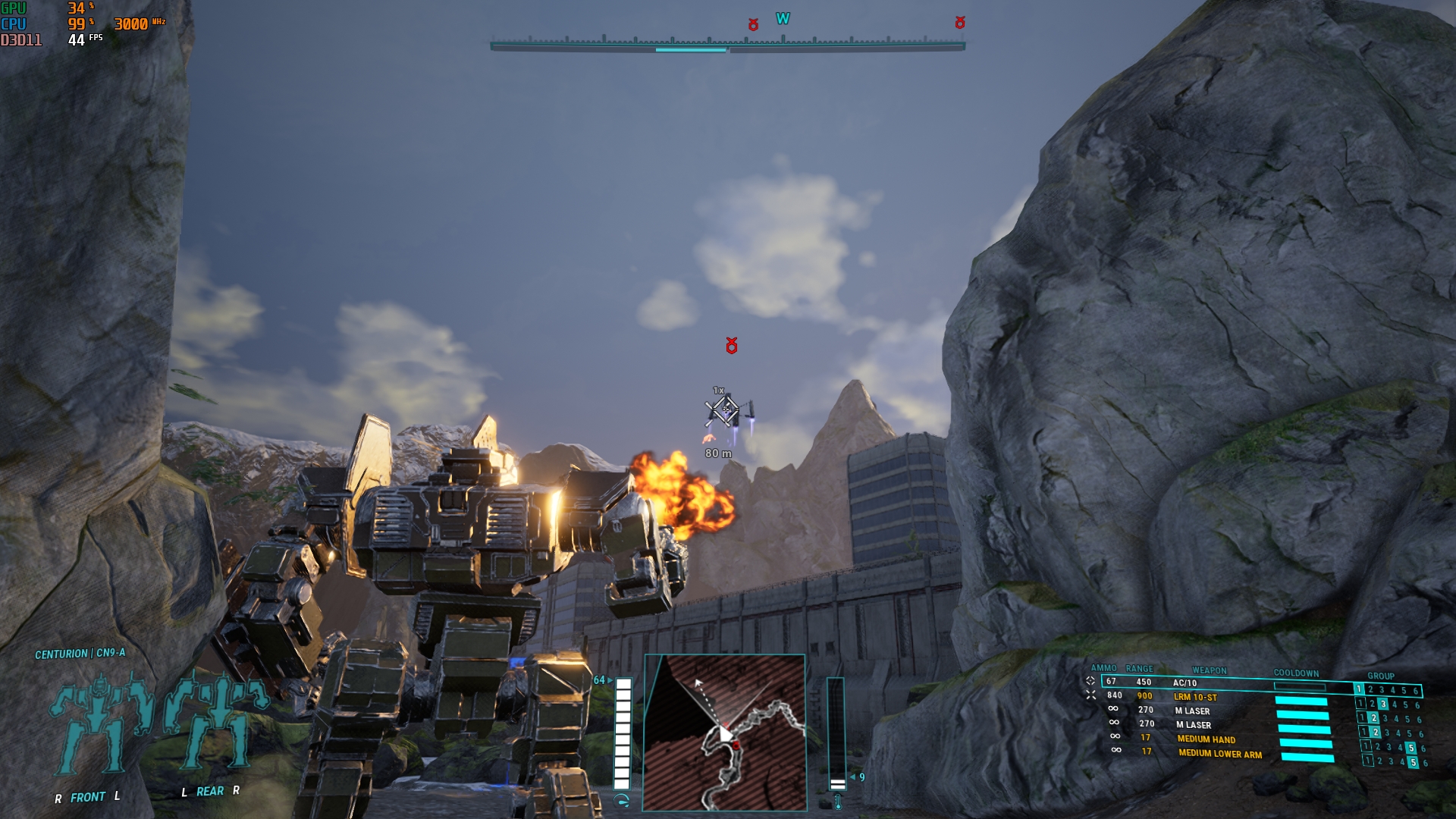The height and width of the screenshot is (819, 1456).
Task: Toggle group 3 for the LRM 10-ST
Action: click(1382, 704)
